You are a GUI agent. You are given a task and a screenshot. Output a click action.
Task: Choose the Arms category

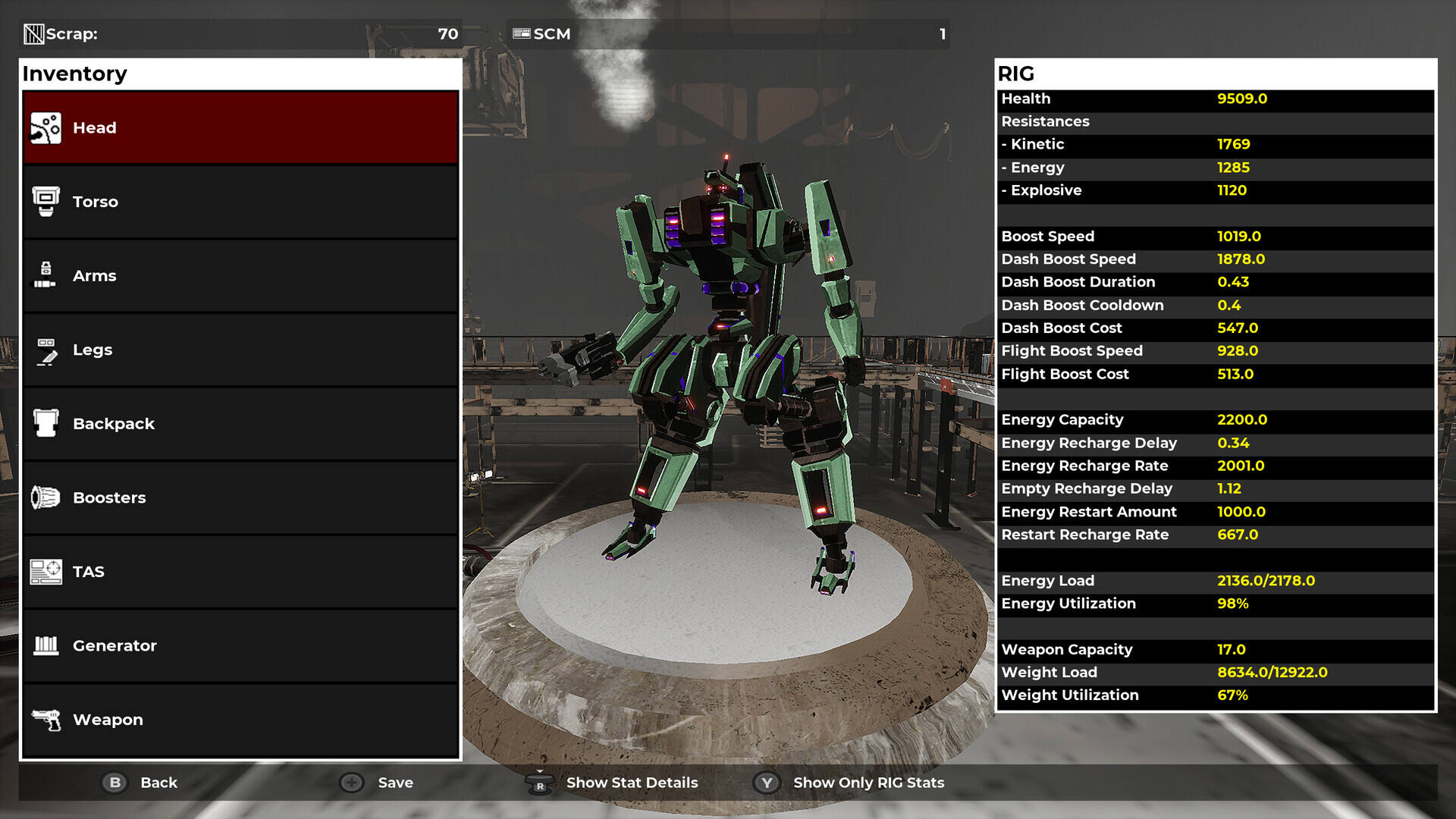(x=240, y=276)
